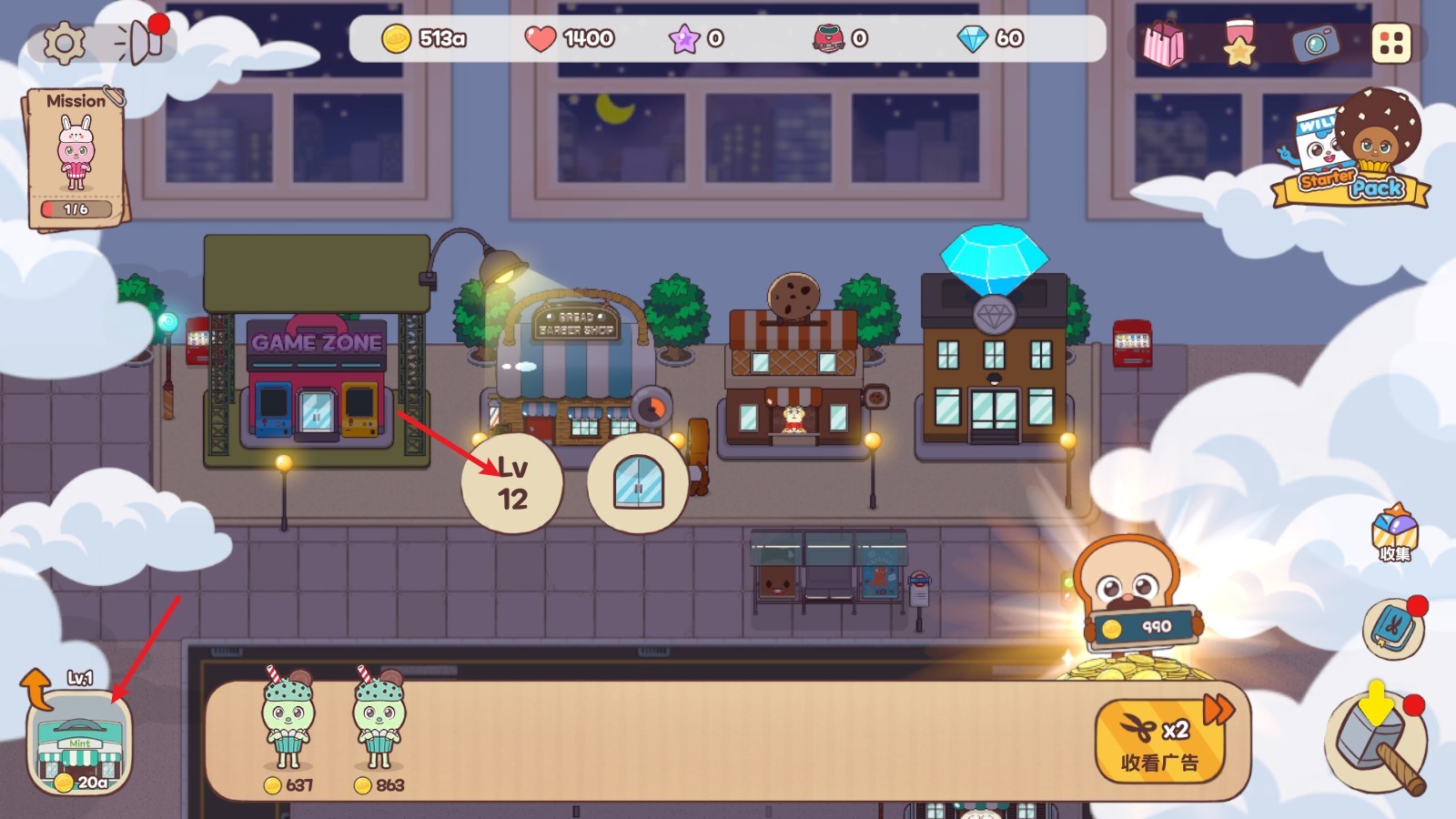Tap the window door bubble
Screen dimensions: 1456x819
(x=638, y=483)
